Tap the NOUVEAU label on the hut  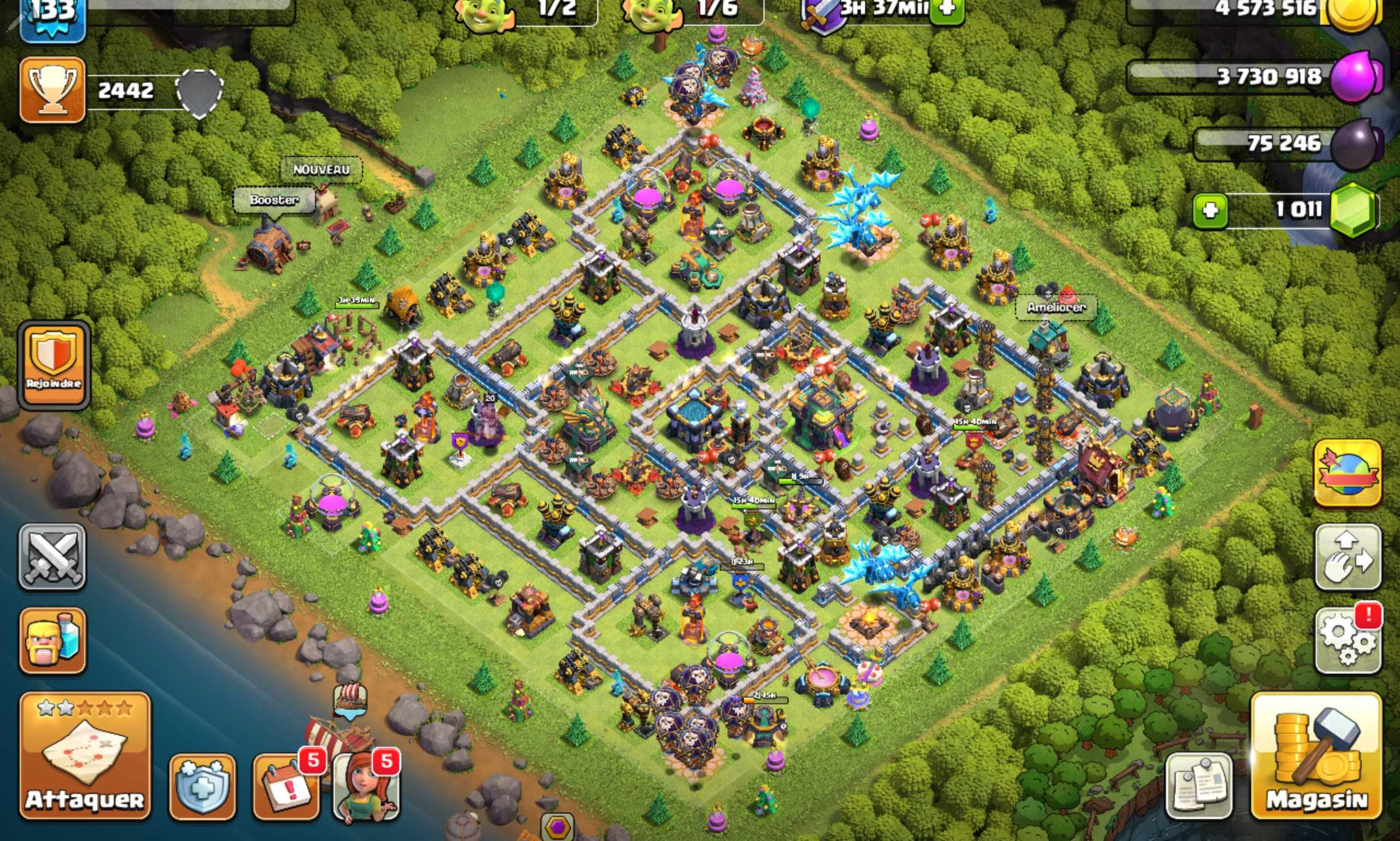pos(321,170)
